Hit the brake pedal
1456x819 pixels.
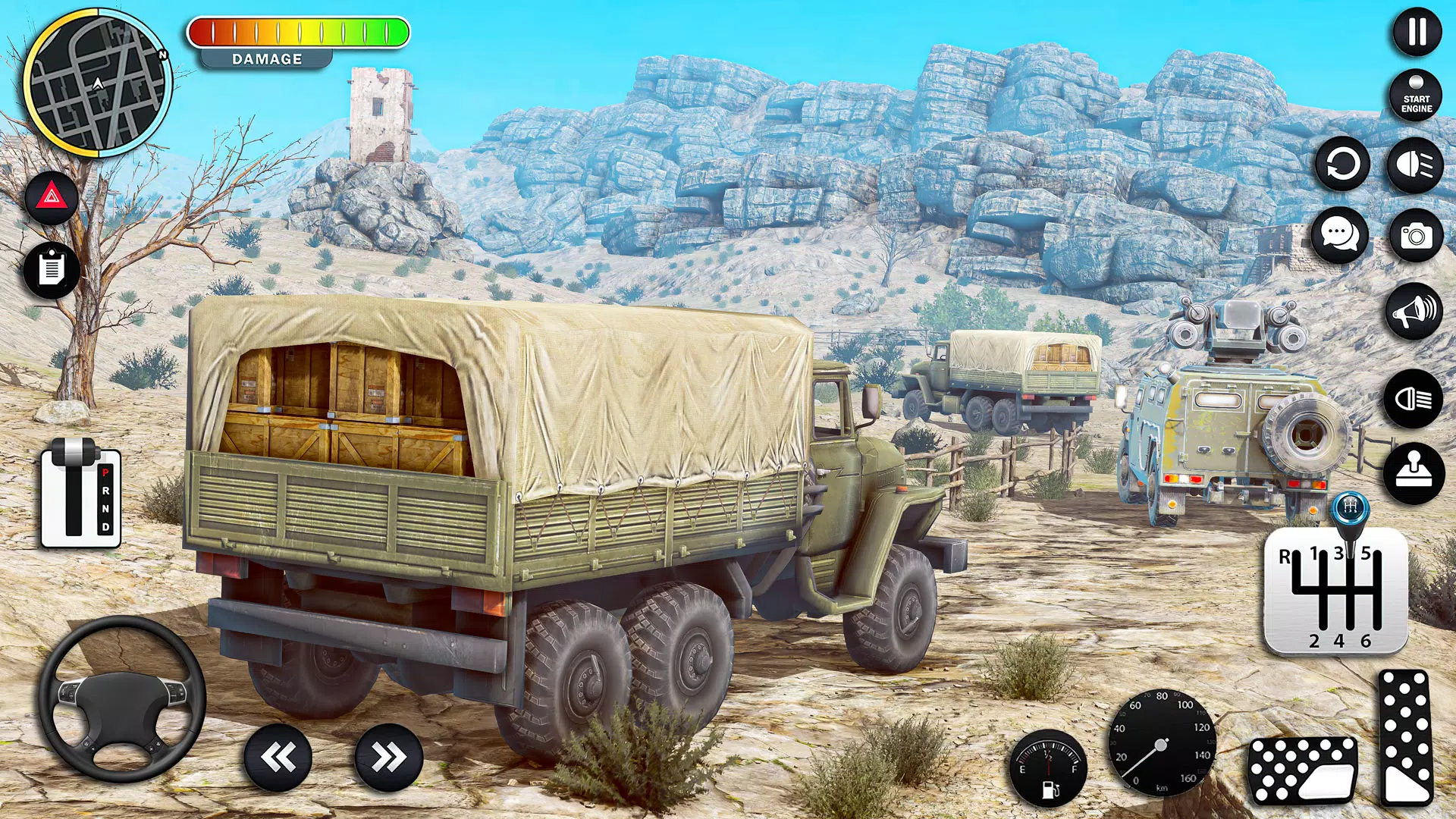1302,770
